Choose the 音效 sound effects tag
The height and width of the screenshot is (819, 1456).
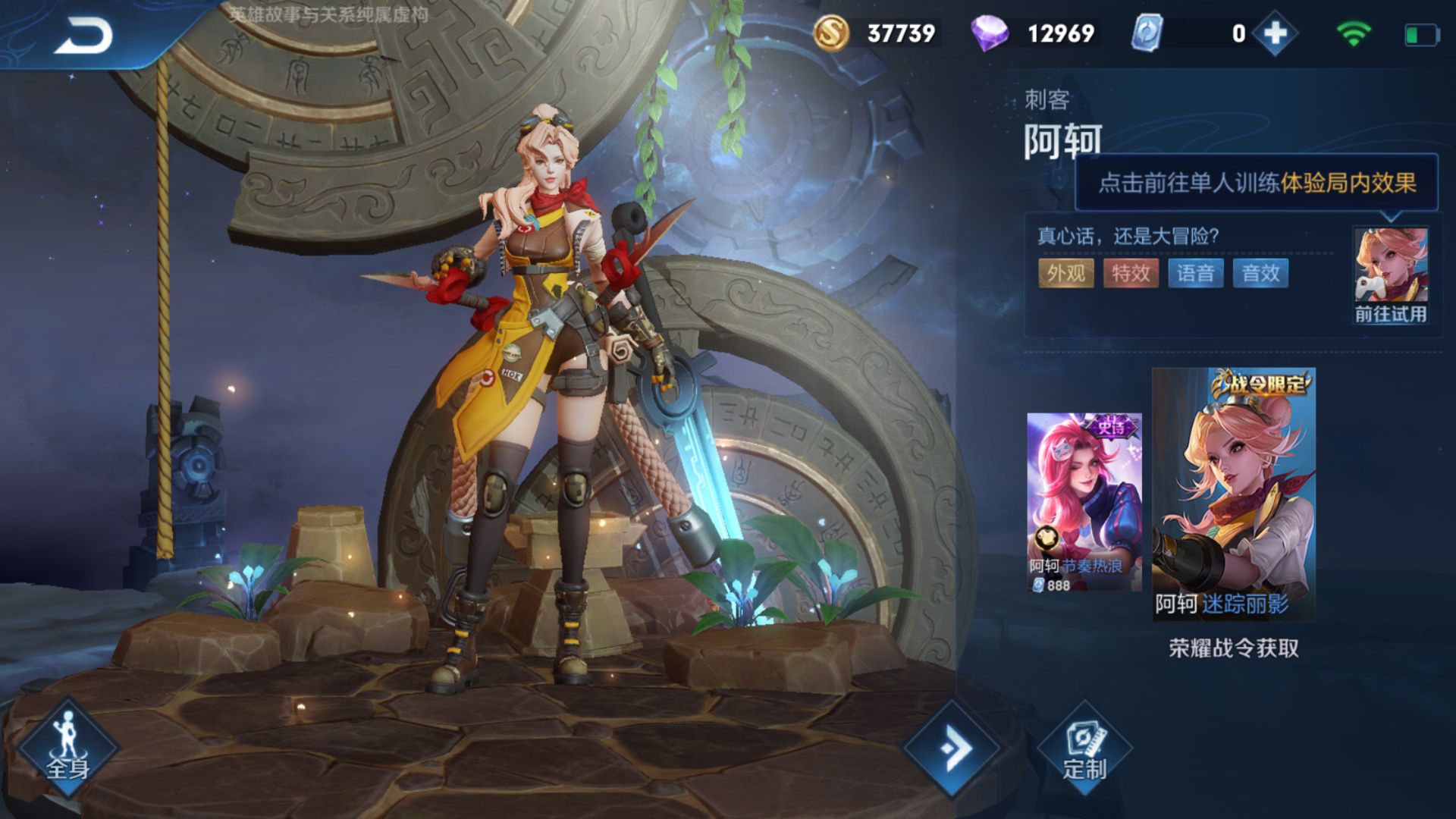(x=1260, y=273)
